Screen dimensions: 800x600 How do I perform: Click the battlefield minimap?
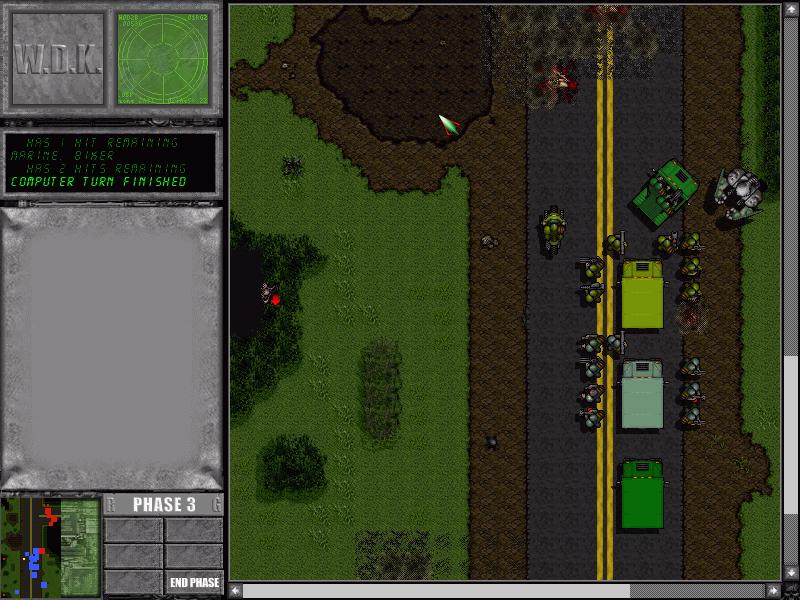coord(50,546)
